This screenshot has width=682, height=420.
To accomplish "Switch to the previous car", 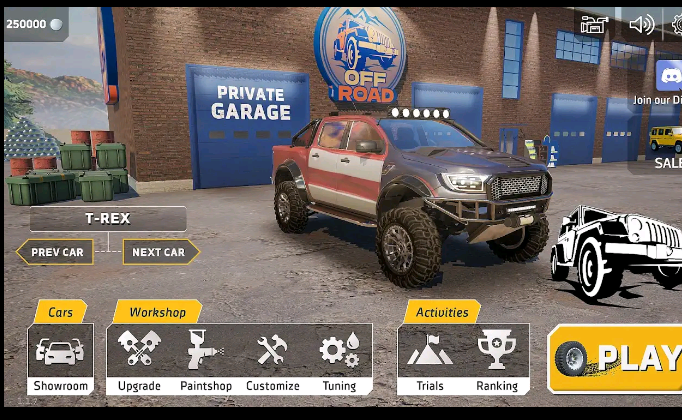I will tap(56, 252).
